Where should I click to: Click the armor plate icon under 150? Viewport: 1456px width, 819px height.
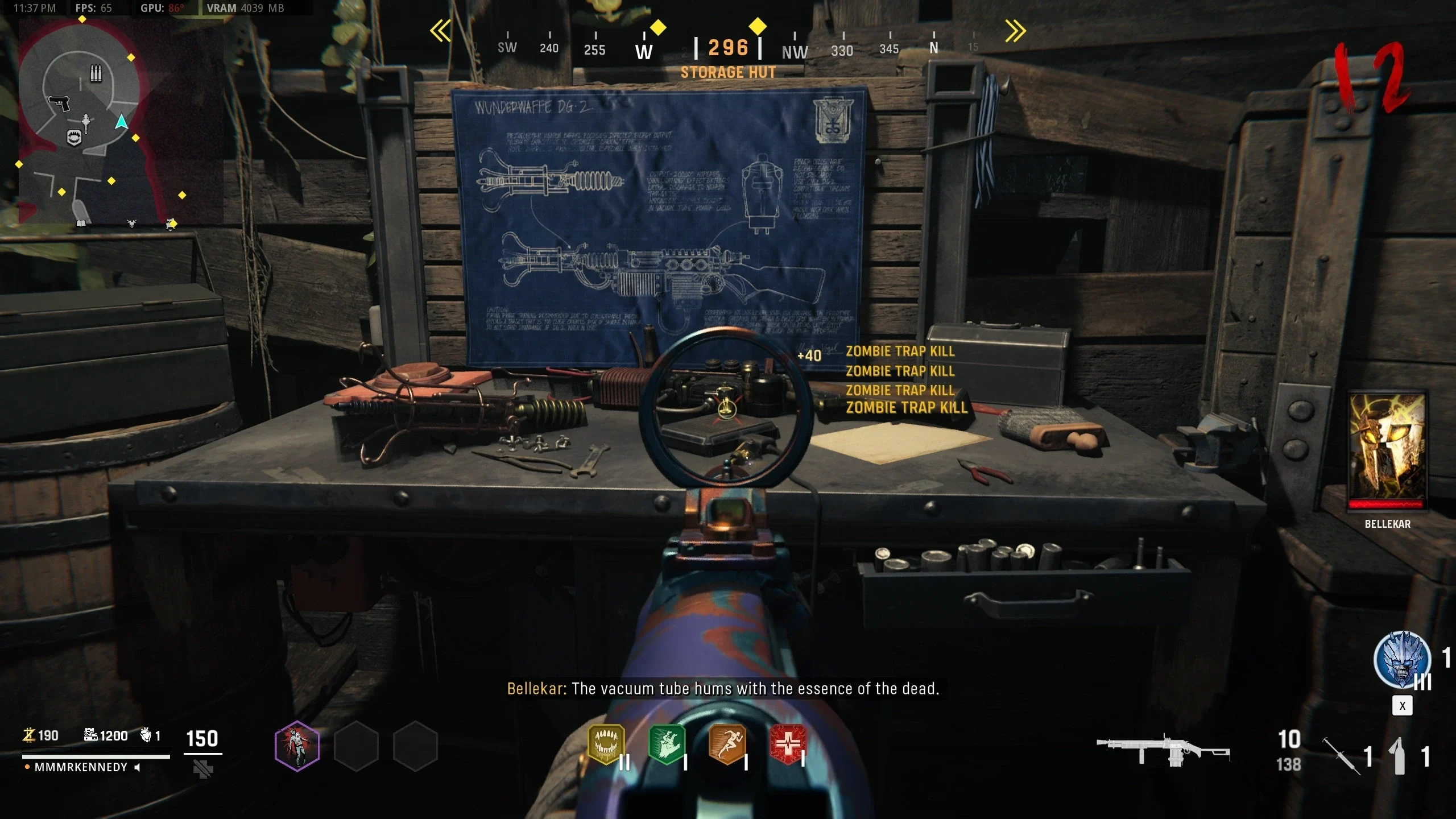(202, 769)
